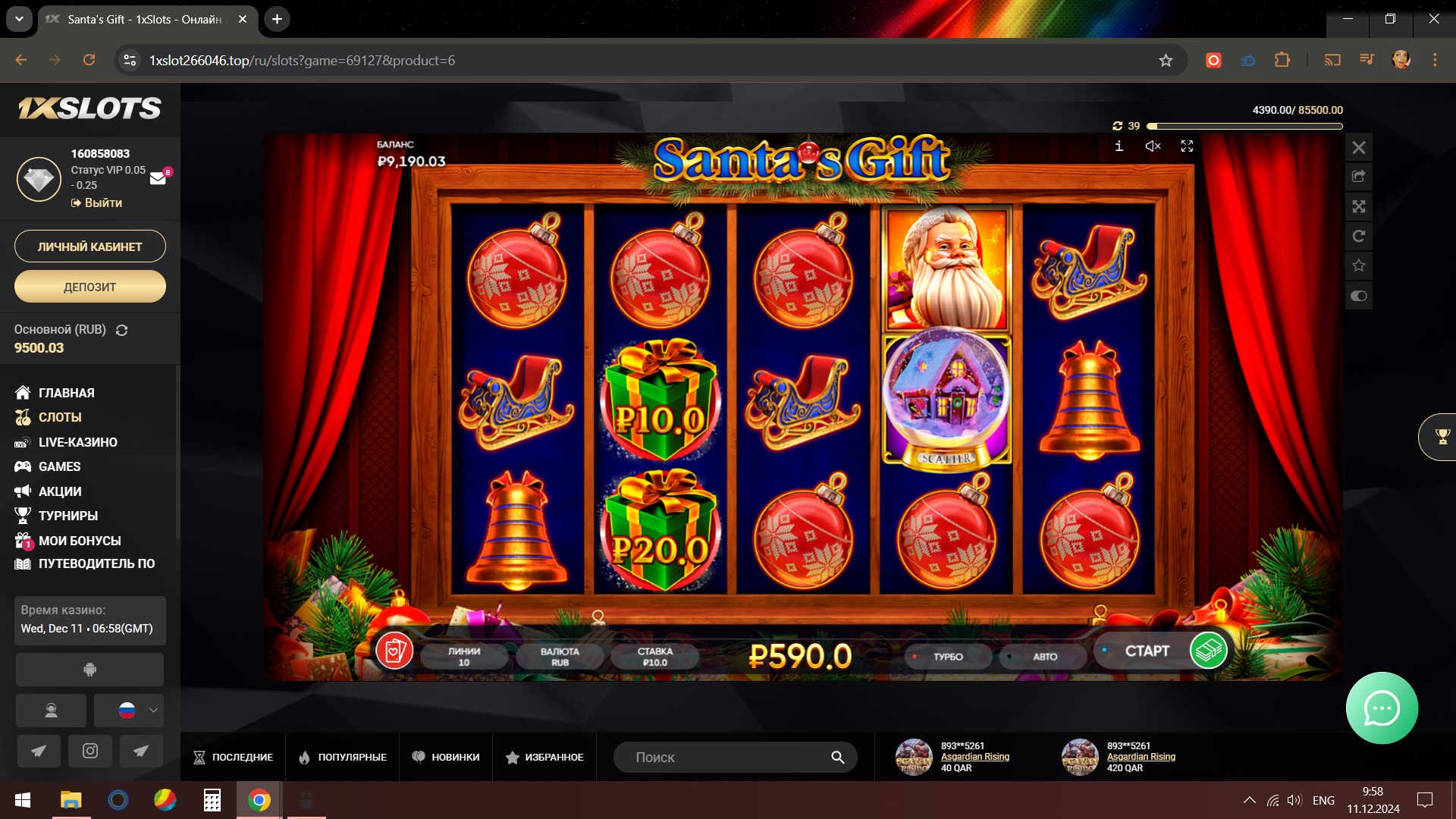Add game to favorites with star icon

point(1358,265)
